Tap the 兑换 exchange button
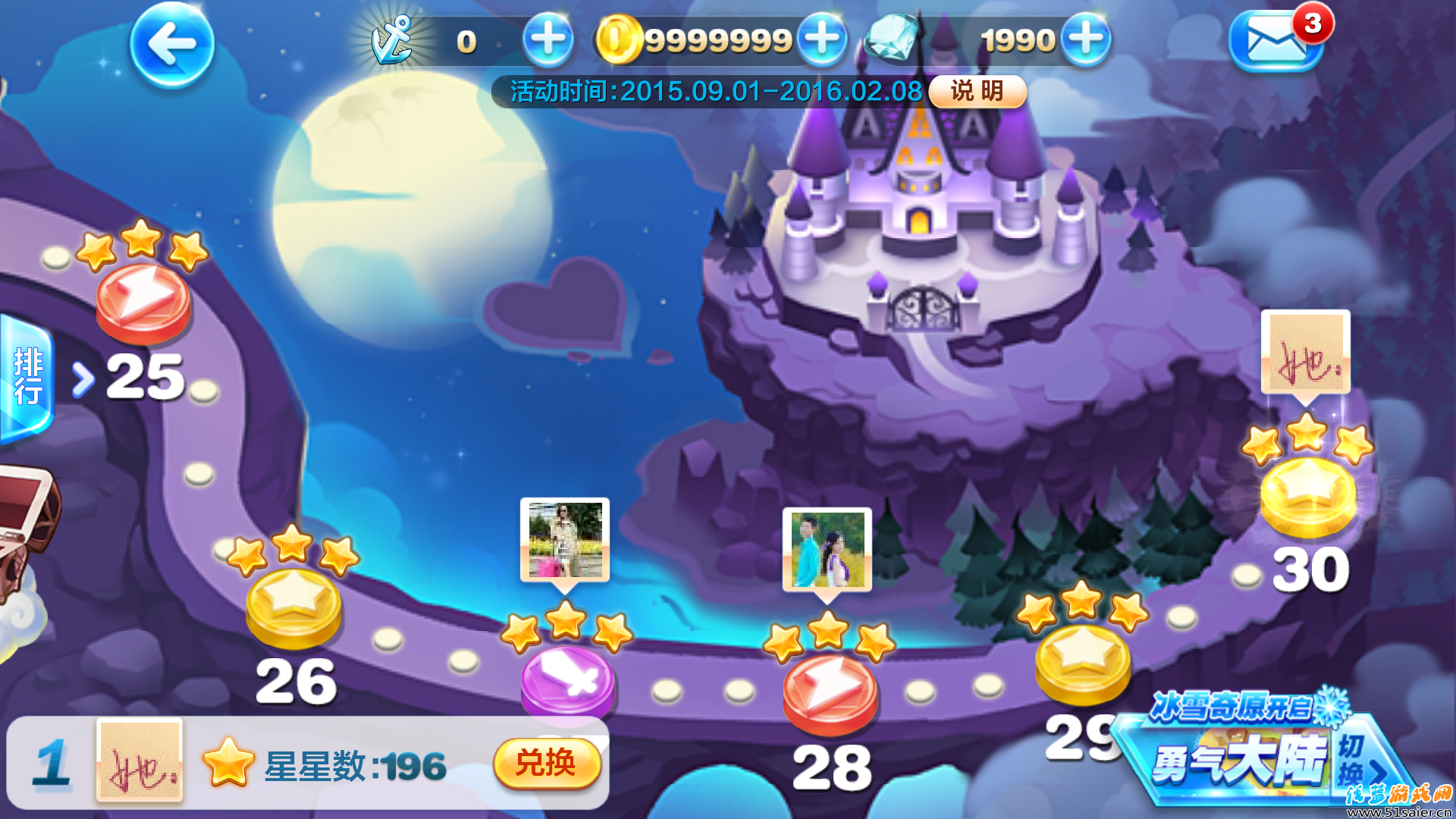 (547, 763)
